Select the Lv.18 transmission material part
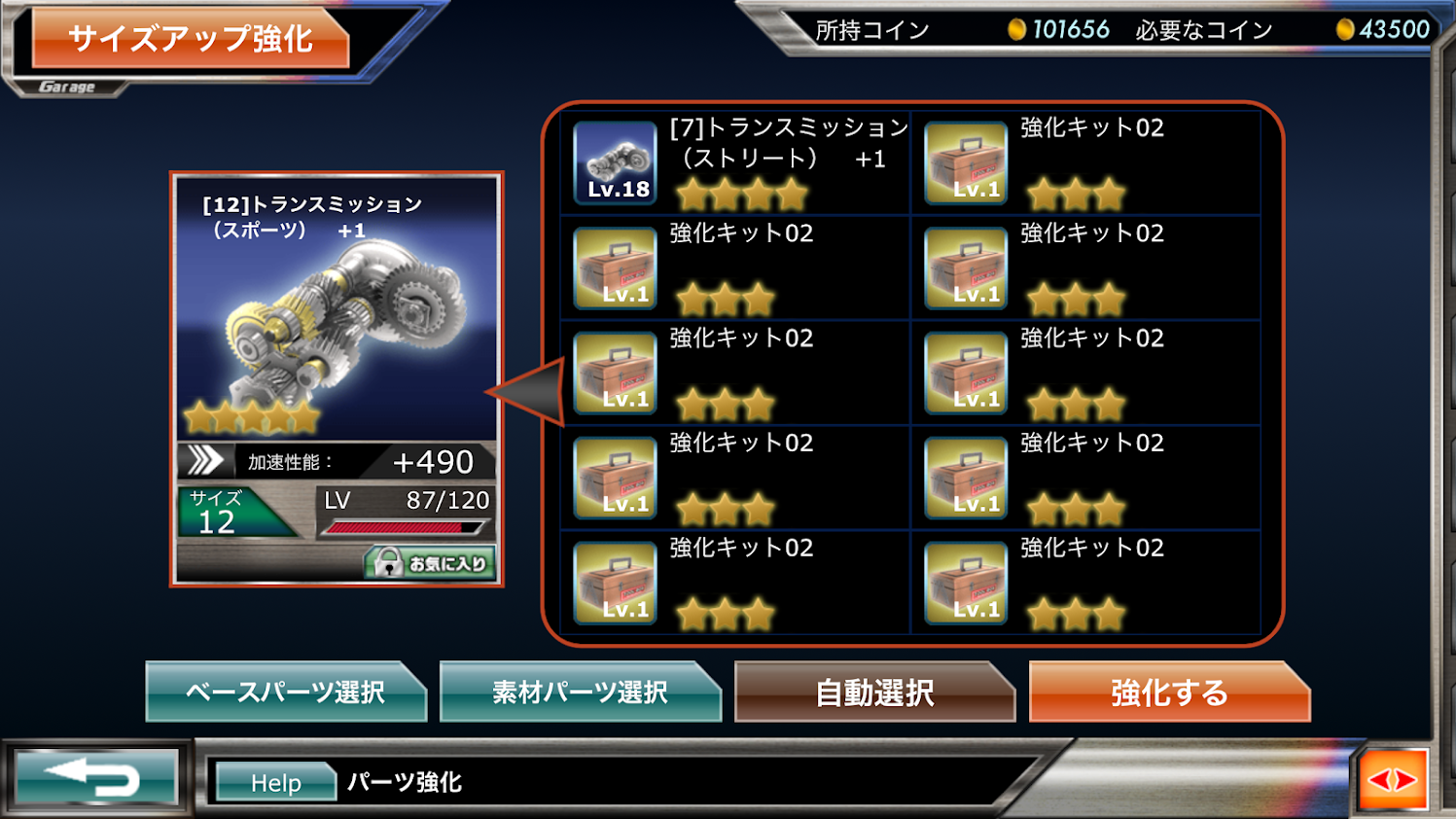This screenshot has height=819, width=1456. [x=614, y=161]
